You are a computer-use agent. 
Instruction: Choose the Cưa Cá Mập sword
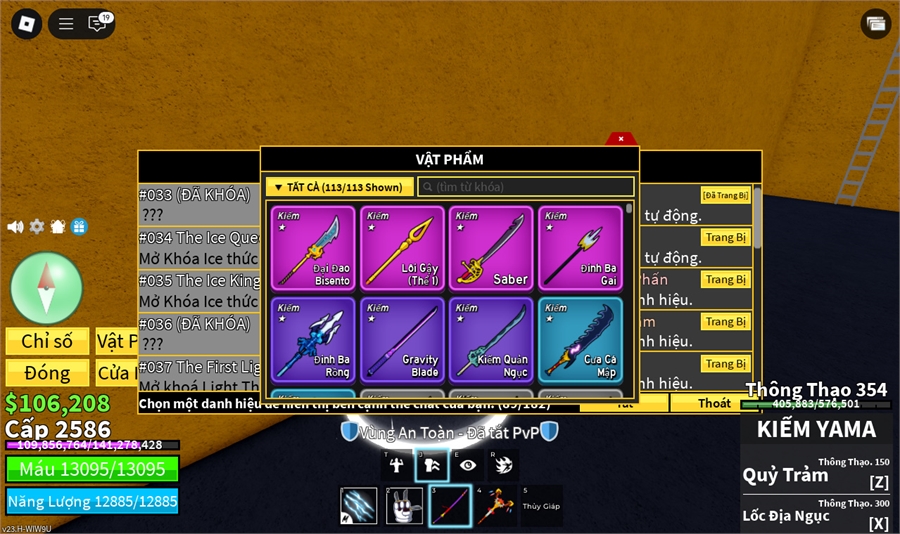click(580, 339)
